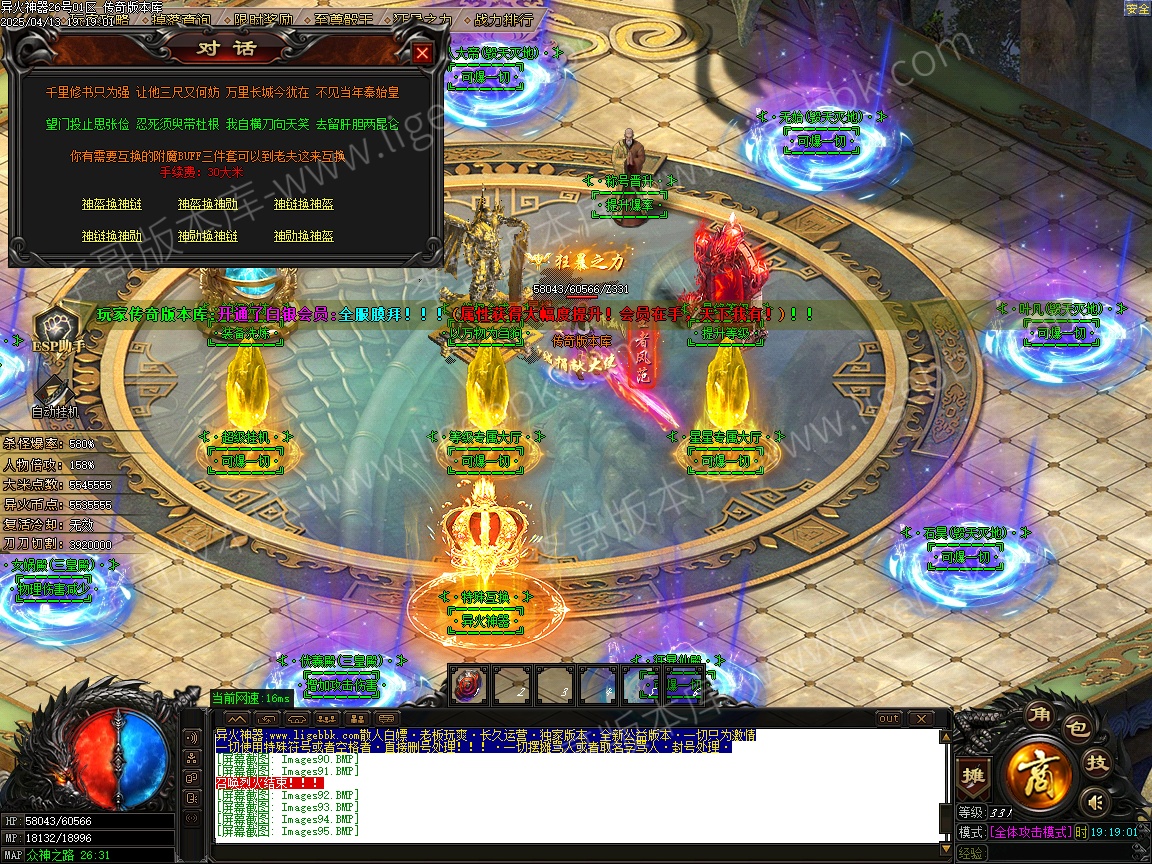Open the ESP助手 assistant
Viewport: 1152px width, 864px height.
pyautogui.click(x=58, y=330)
